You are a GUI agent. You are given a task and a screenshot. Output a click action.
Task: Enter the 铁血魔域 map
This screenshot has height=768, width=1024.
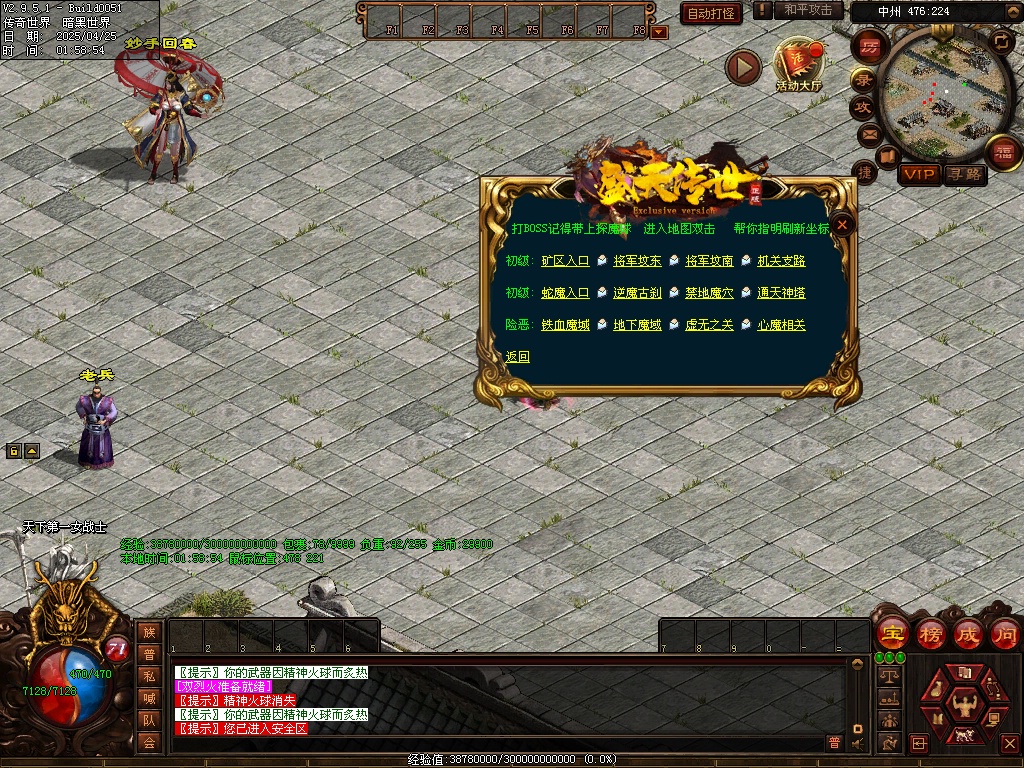pyautogui.click(x=565, y=325)
